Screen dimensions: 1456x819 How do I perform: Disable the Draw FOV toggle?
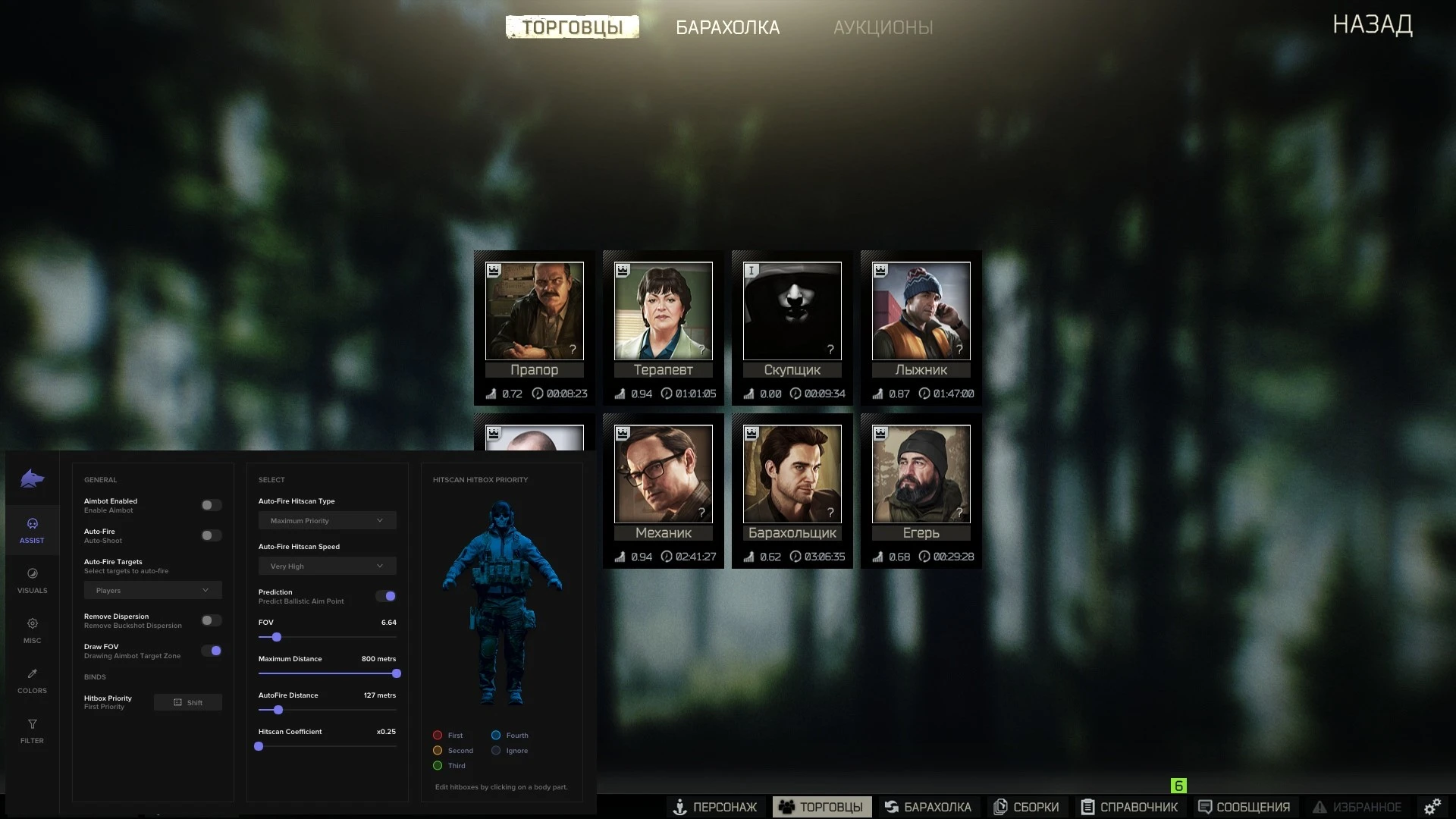212,651
